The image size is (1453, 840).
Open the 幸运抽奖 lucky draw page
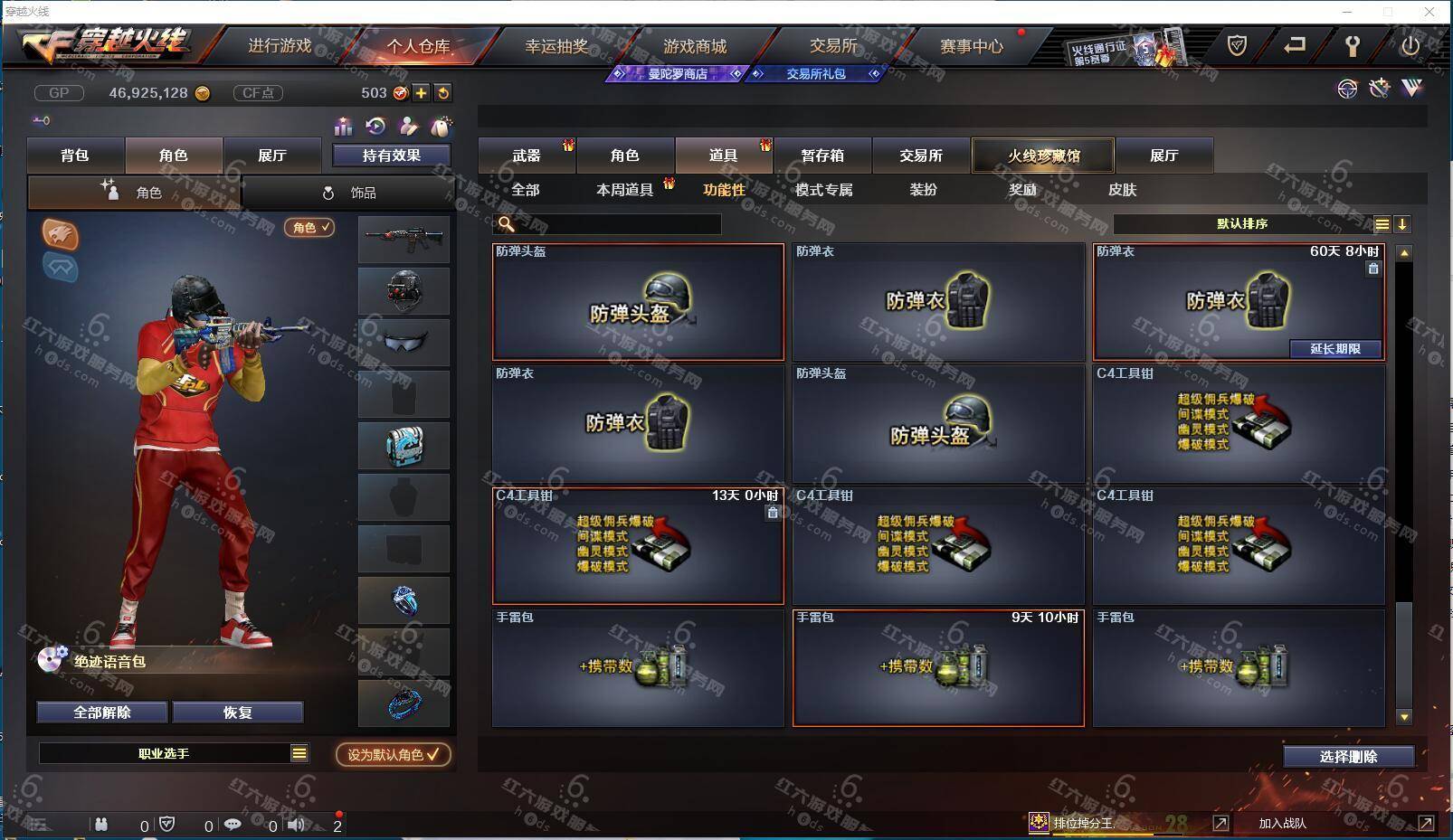556,46
